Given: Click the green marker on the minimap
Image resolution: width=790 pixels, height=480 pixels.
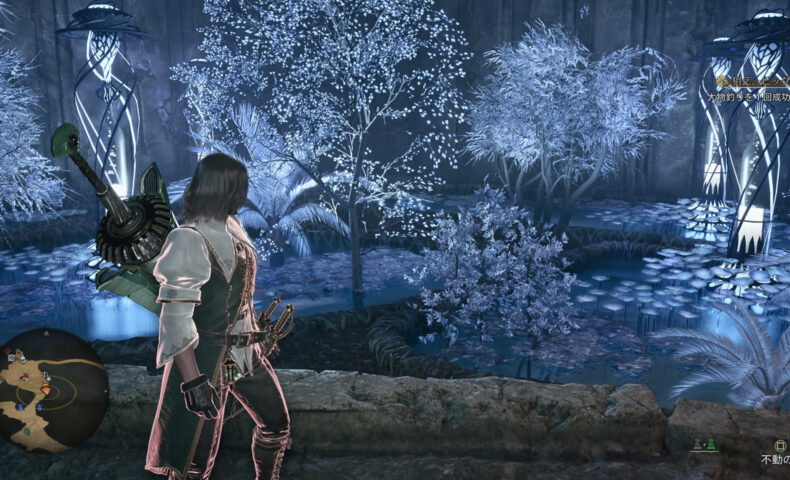Looking at the screenshot, I should (x=26, y=432).
